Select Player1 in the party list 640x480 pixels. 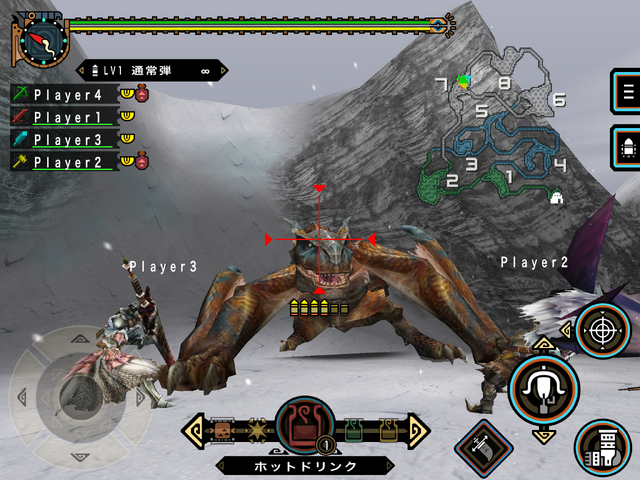click(66, 117)
